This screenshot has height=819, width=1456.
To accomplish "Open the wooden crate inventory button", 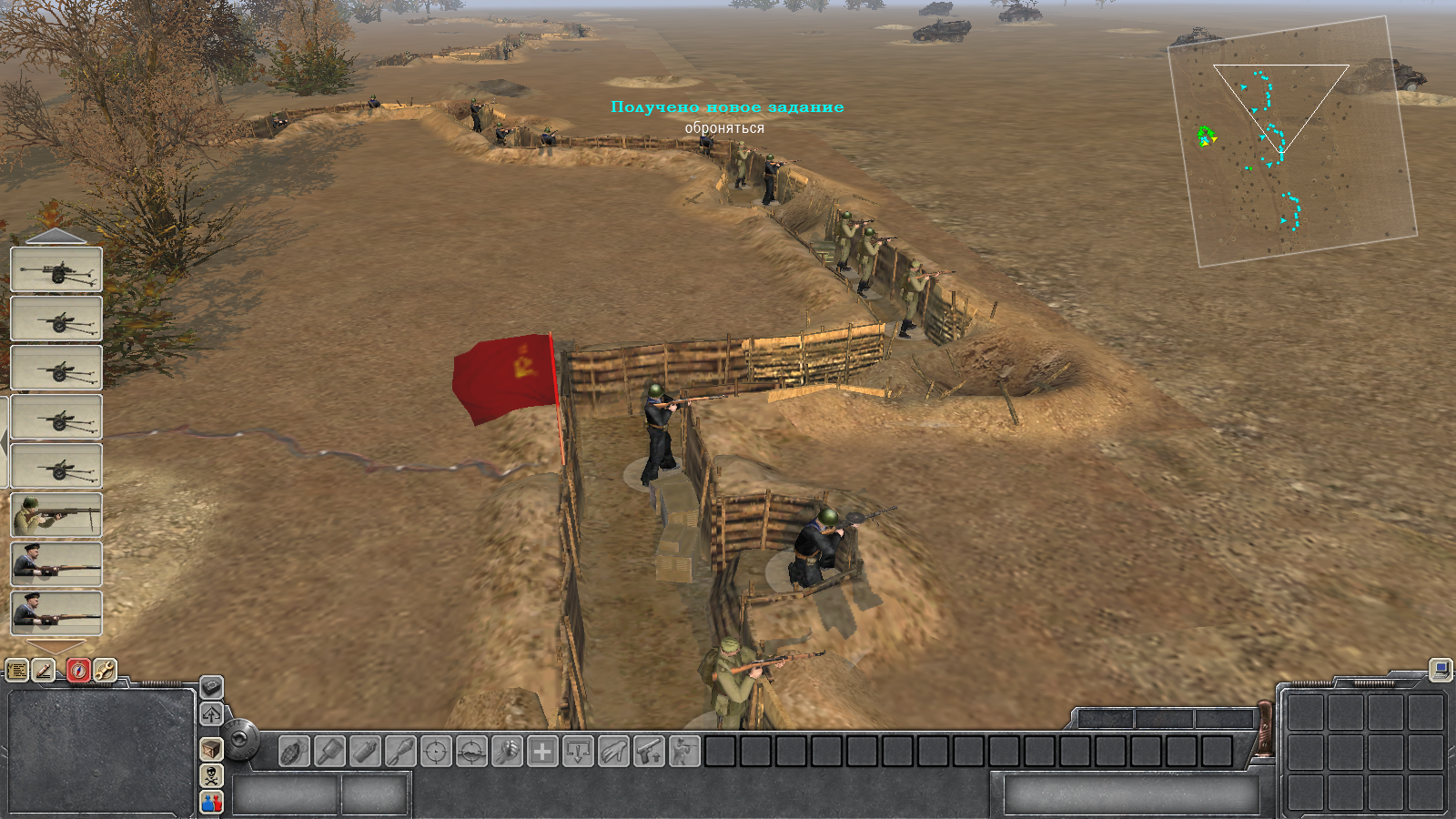I will tap(211, 749).
